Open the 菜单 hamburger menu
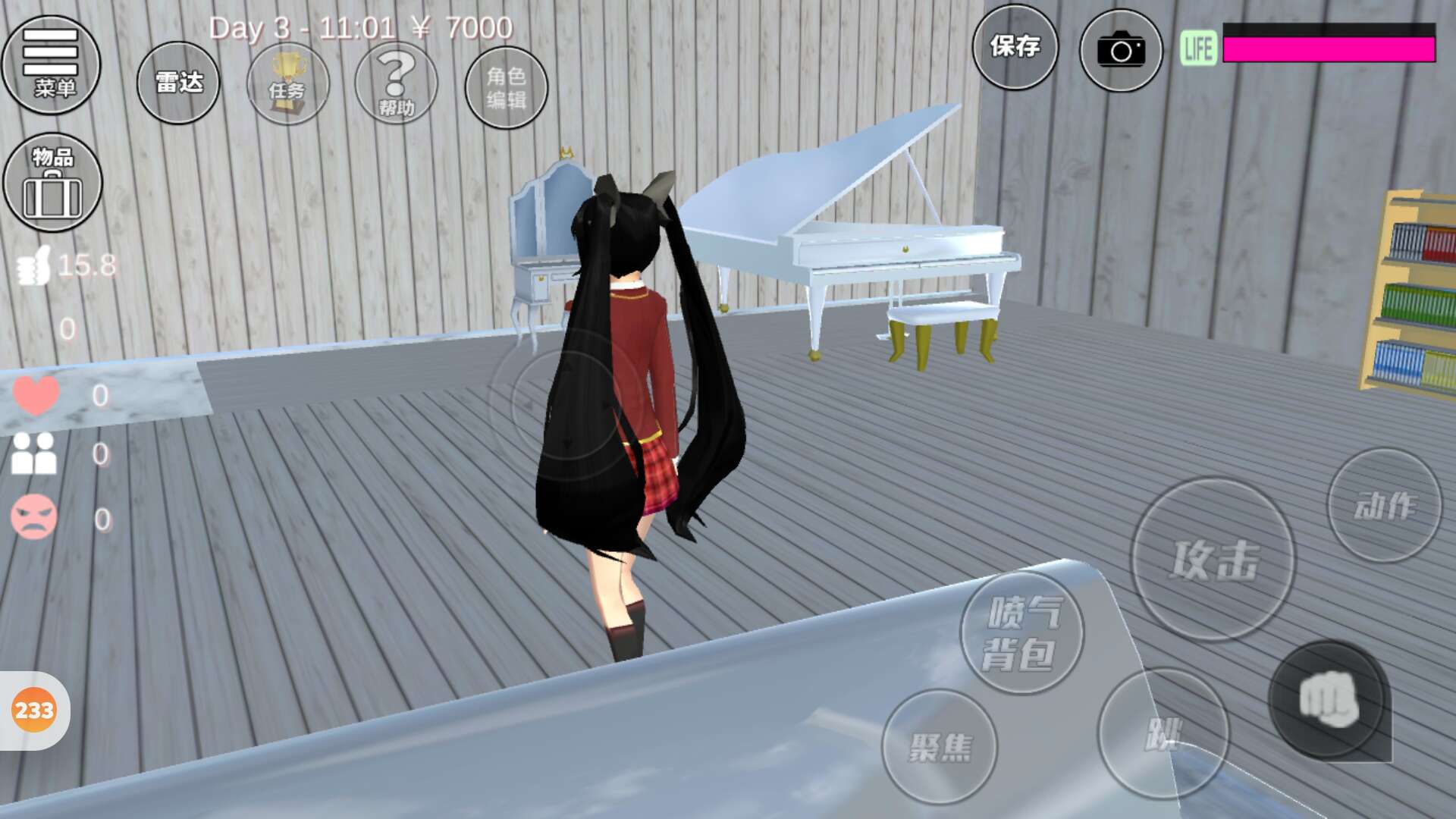The width and height of the screenshot is (1456, 819). pos(51,64)
